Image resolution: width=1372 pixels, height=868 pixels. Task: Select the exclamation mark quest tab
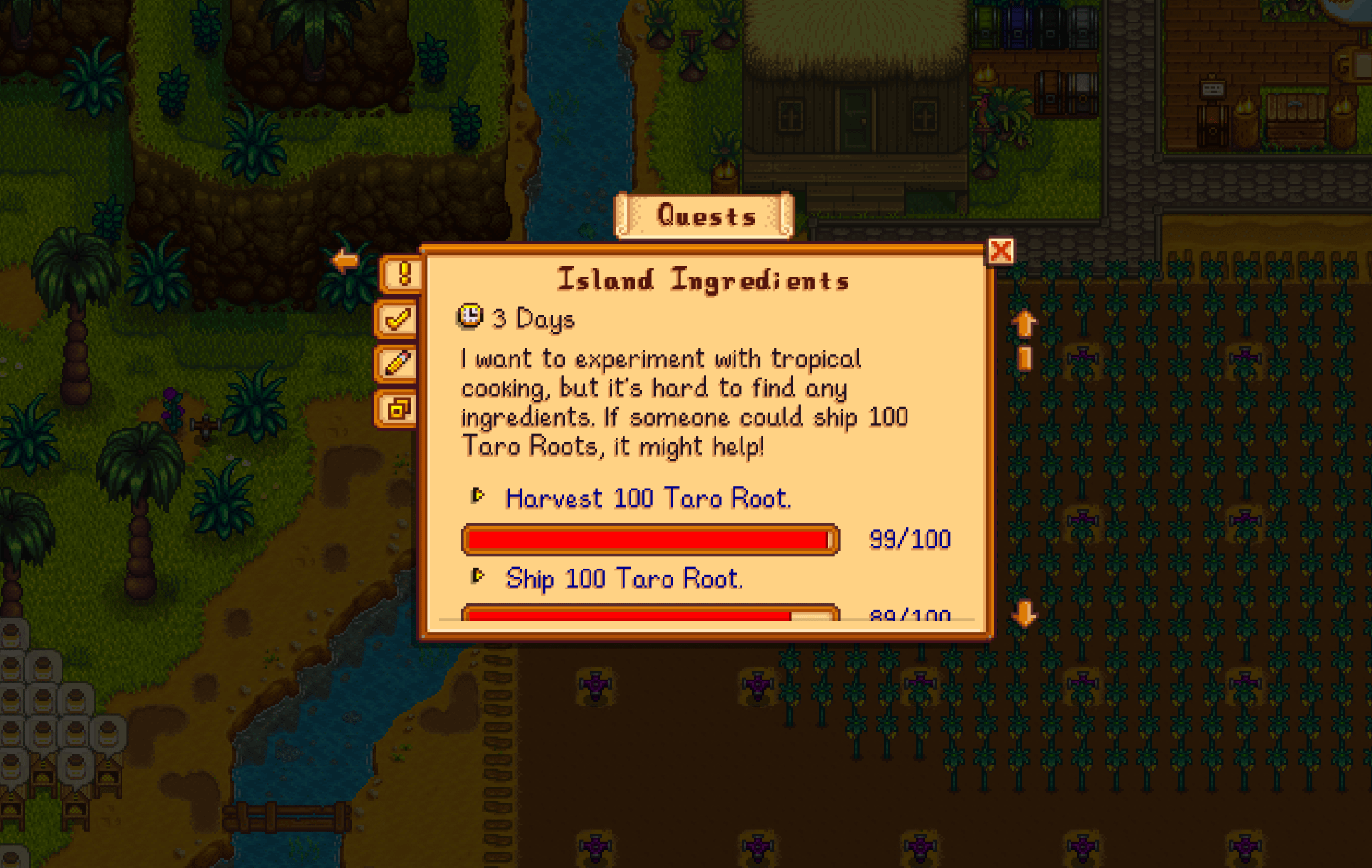[x=402, y=274]
